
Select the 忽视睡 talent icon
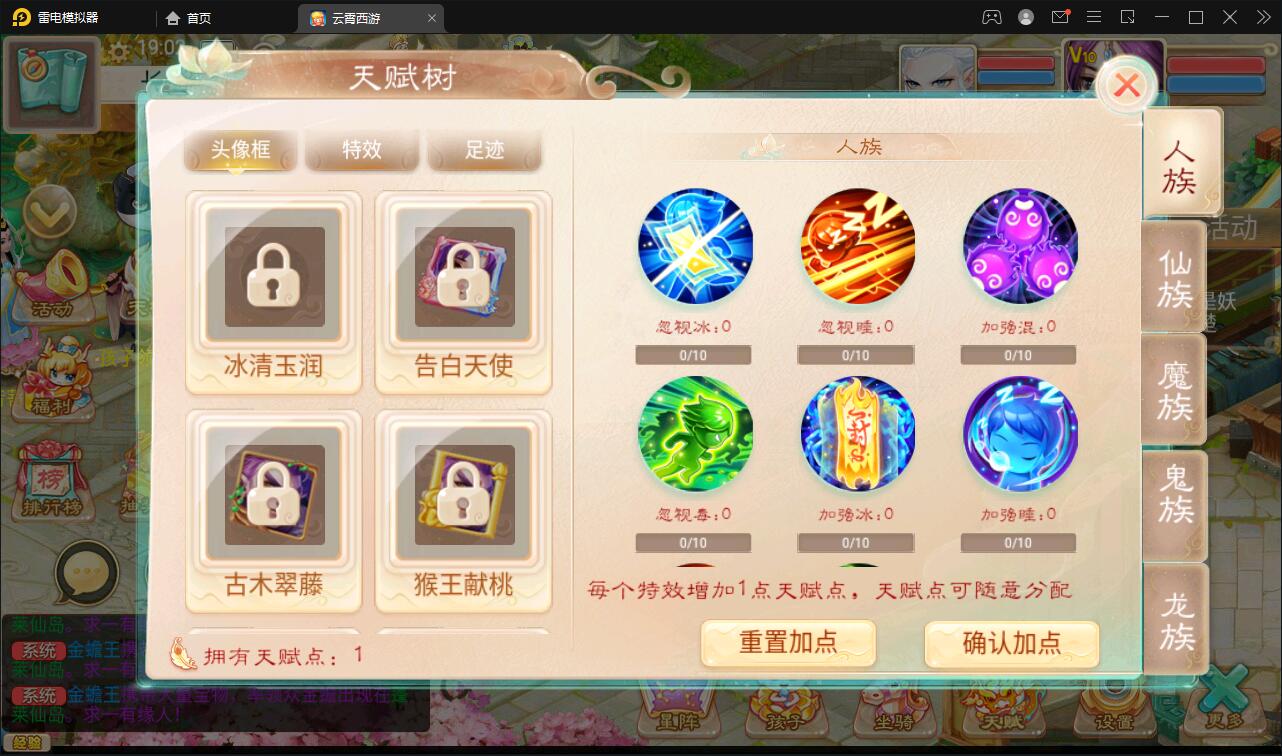point(857,245)
